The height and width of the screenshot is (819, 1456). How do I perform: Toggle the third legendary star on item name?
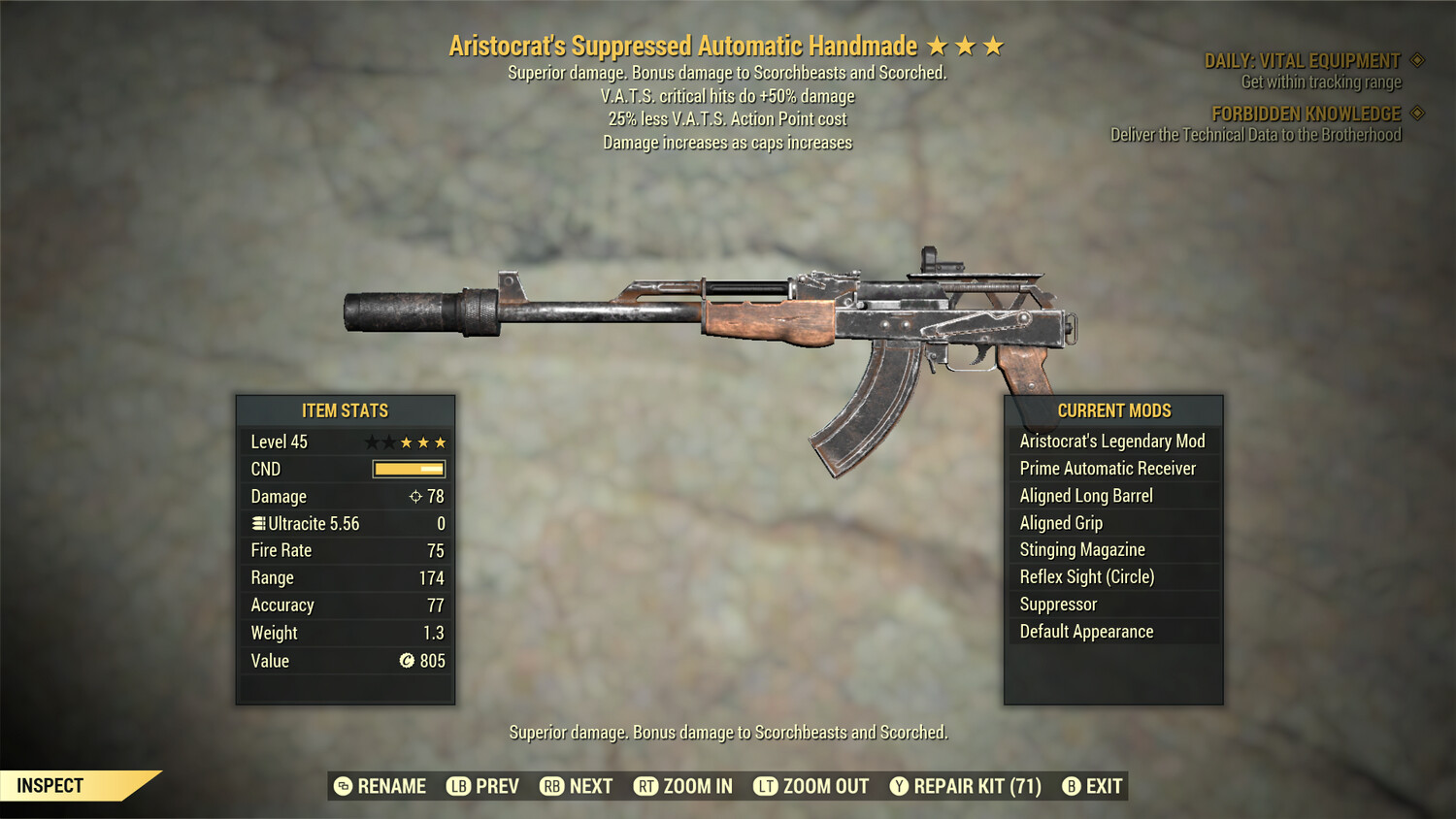click(x=993, y=44)
